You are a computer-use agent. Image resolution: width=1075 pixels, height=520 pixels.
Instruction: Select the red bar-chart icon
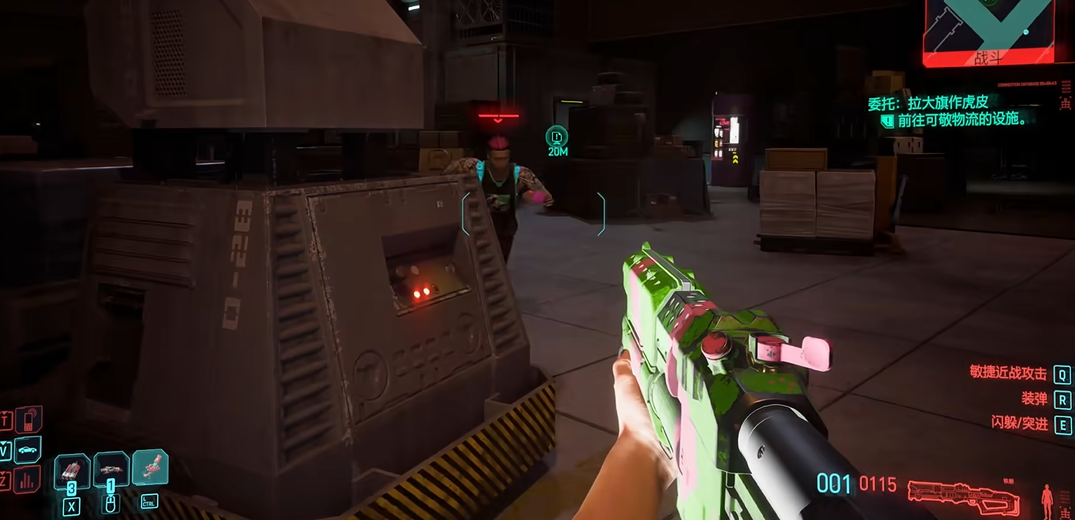(28, 479)
